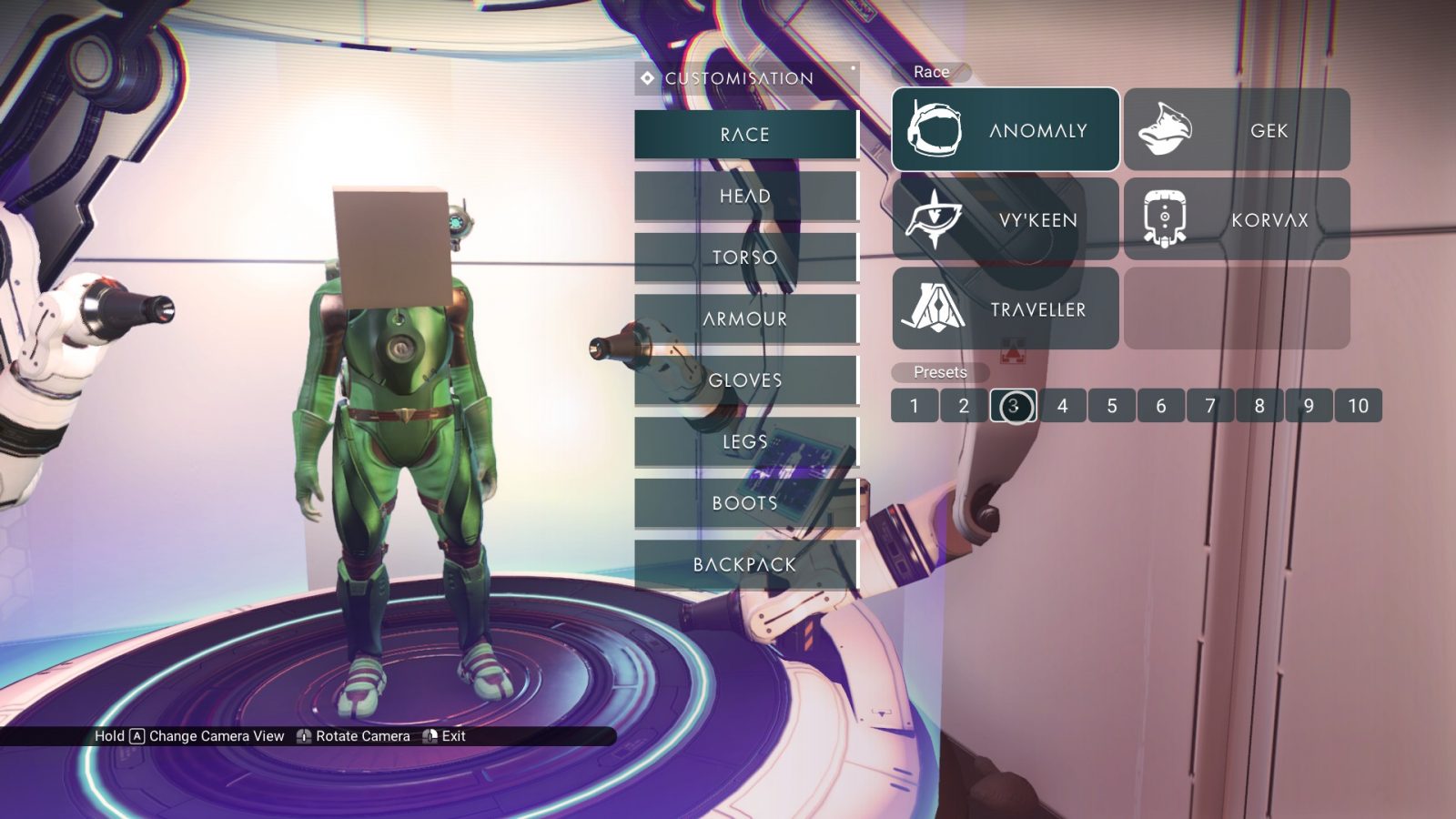Select preset 4
1456x819 pixels.
coord(1062,406)
